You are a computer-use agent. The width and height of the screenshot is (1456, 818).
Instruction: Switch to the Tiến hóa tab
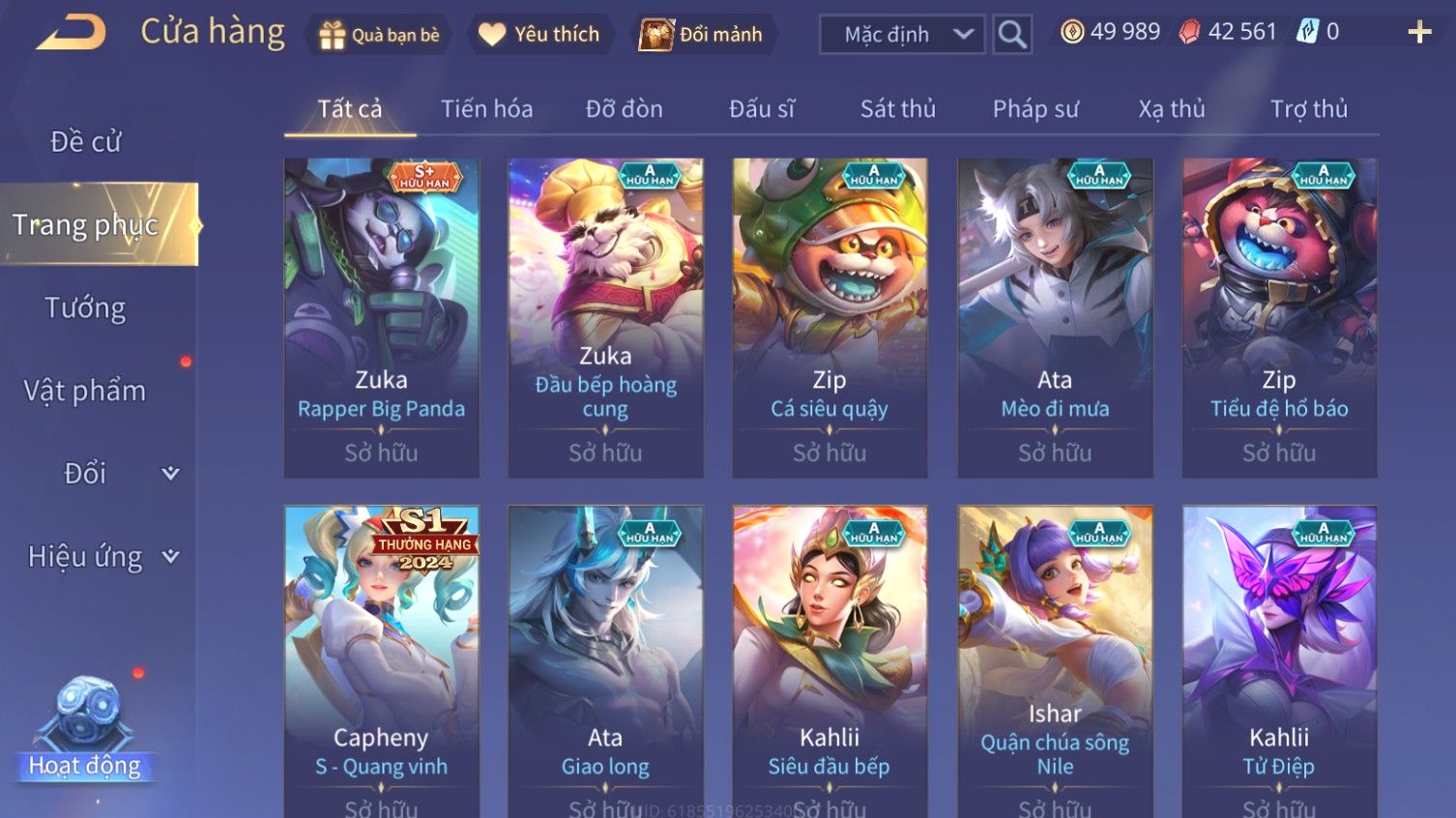click(486, 109)
